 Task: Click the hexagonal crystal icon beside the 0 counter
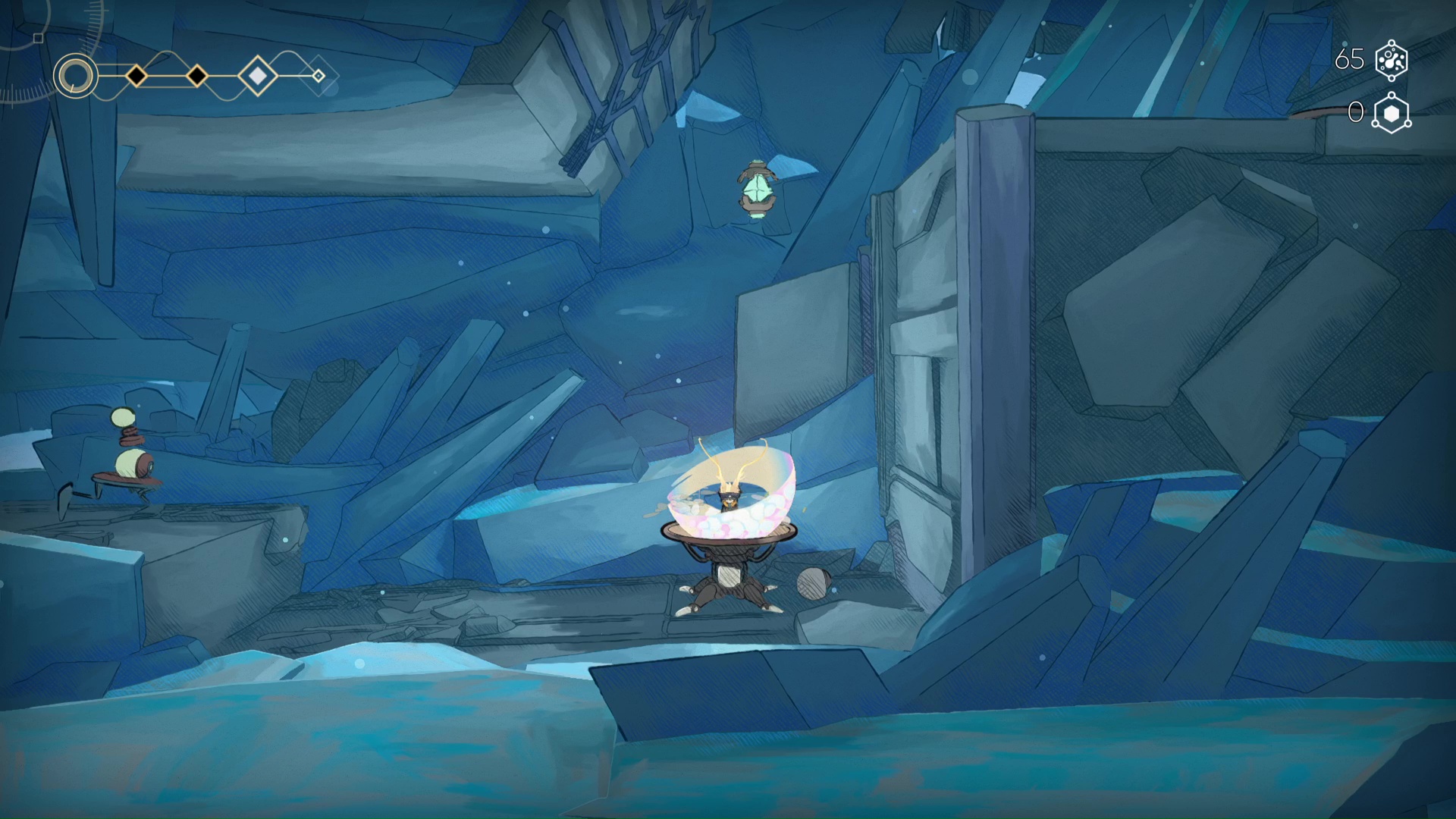pyautogui.click(x=1392, y=113)
